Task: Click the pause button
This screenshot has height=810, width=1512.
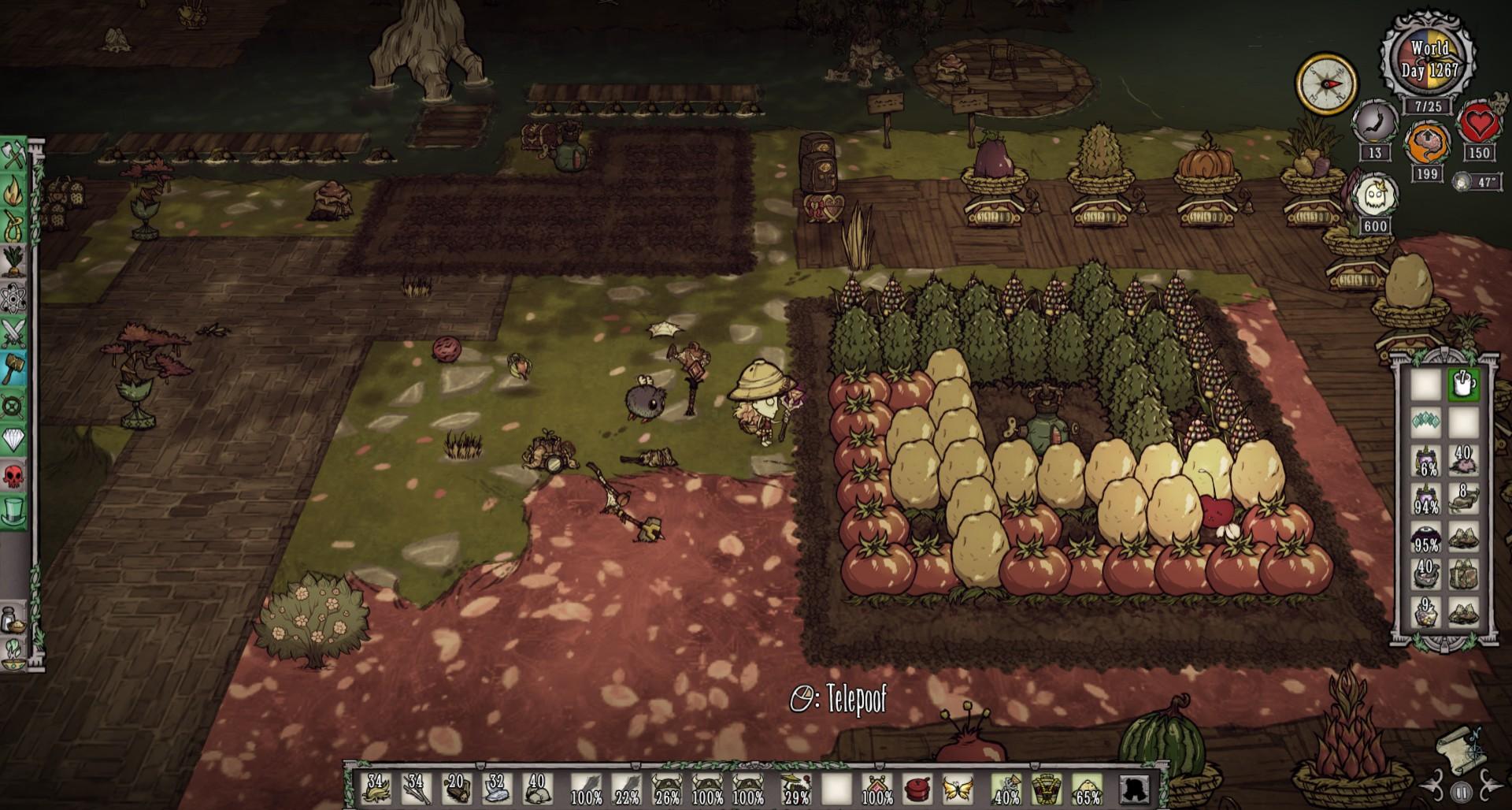Action: (x=1461, y=791)
